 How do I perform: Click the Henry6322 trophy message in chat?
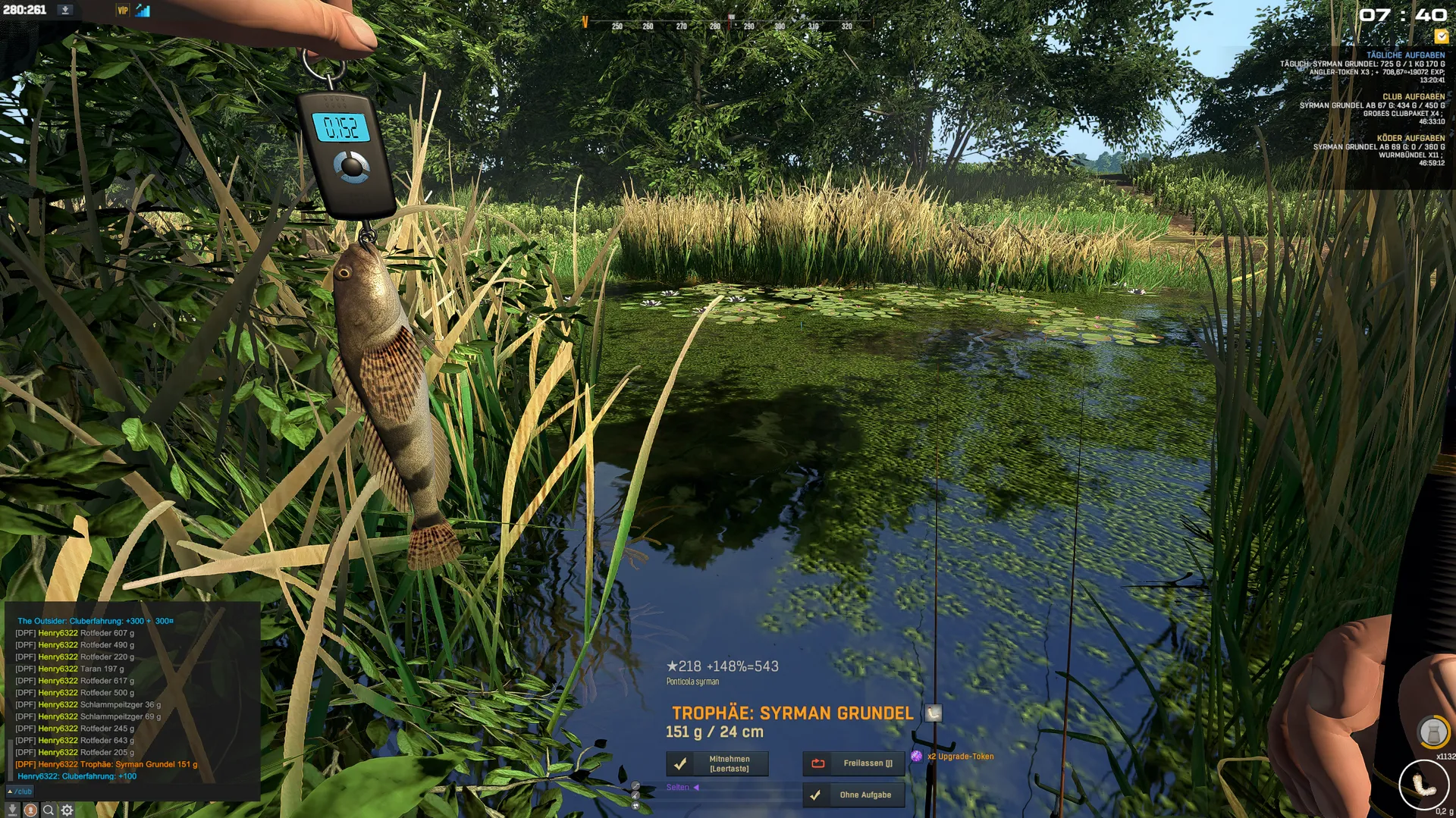106,764
